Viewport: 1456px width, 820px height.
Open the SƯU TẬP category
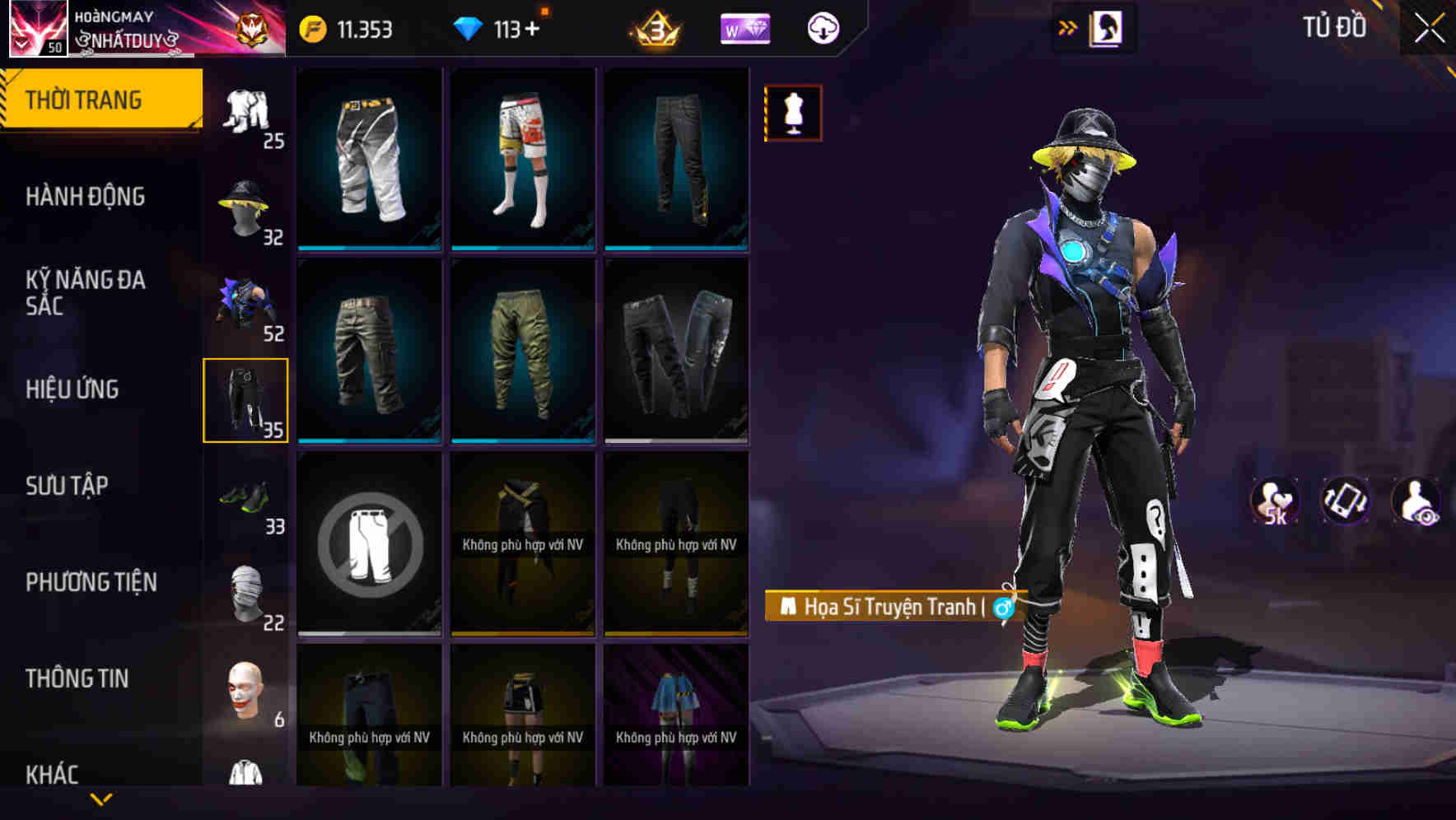(66, 486)
